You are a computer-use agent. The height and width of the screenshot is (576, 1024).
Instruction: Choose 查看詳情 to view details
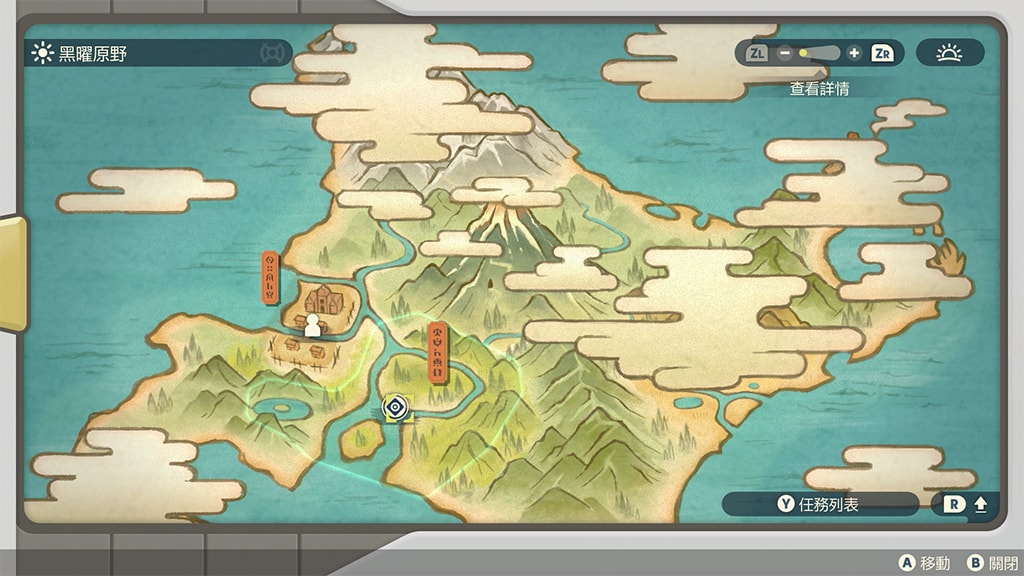point(819,88)
